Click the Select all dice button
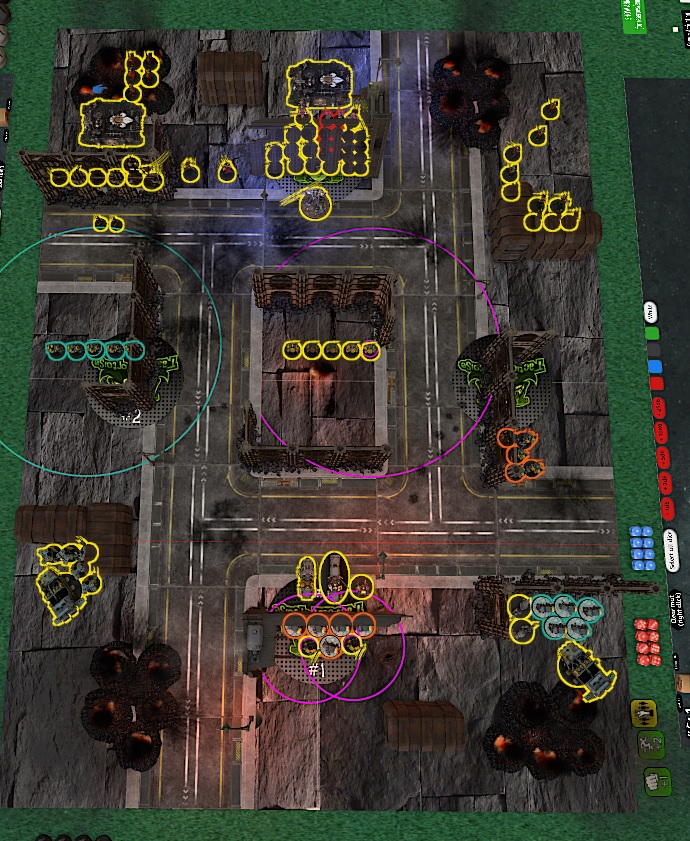 pyautogui.click(x=673, y=548)
